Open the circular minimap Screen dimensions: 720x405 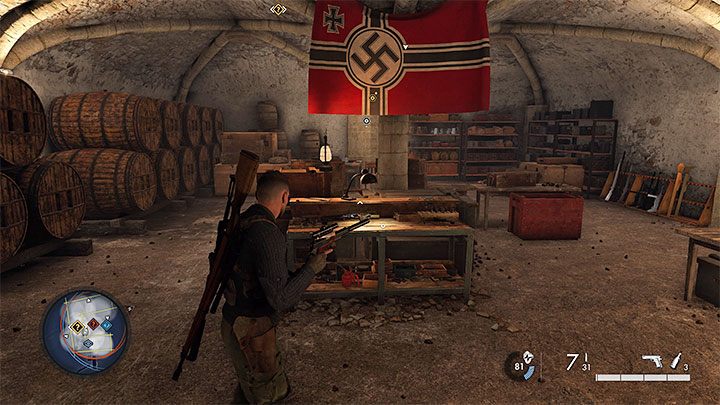tap(85, 332)
